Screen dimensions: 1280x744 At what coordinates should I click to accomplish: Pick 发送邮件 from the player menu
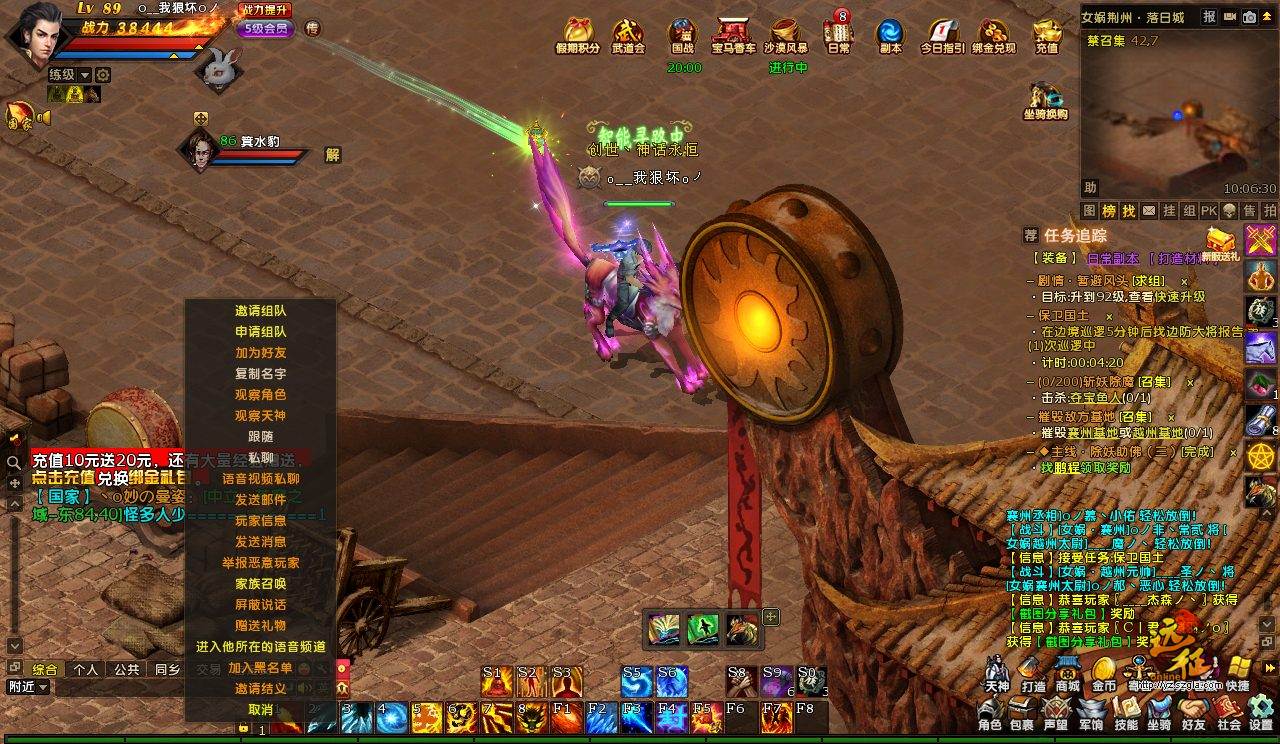(x=260, y=499)
